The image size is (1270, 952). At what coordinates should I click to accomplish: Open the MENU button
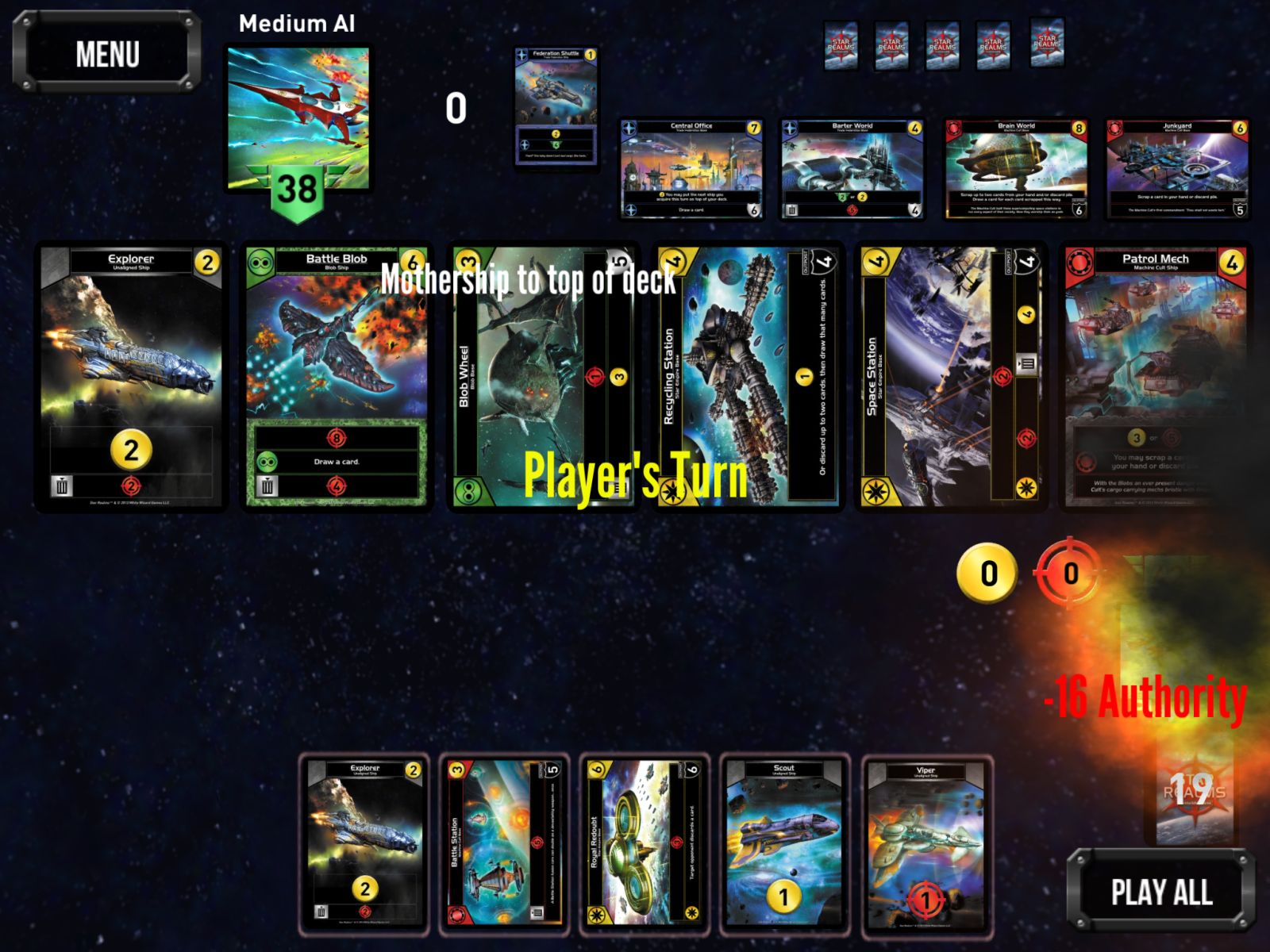107,53
